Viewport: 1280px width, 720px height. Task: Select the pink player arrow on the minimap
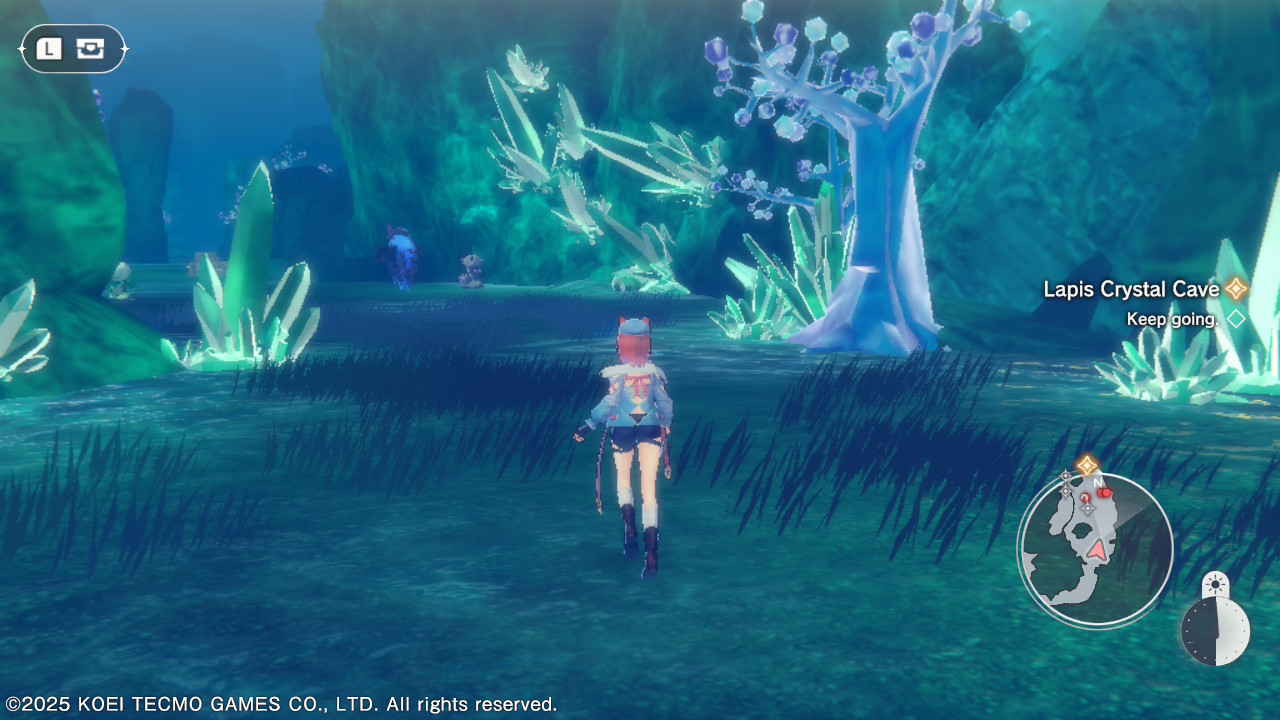1098,549
